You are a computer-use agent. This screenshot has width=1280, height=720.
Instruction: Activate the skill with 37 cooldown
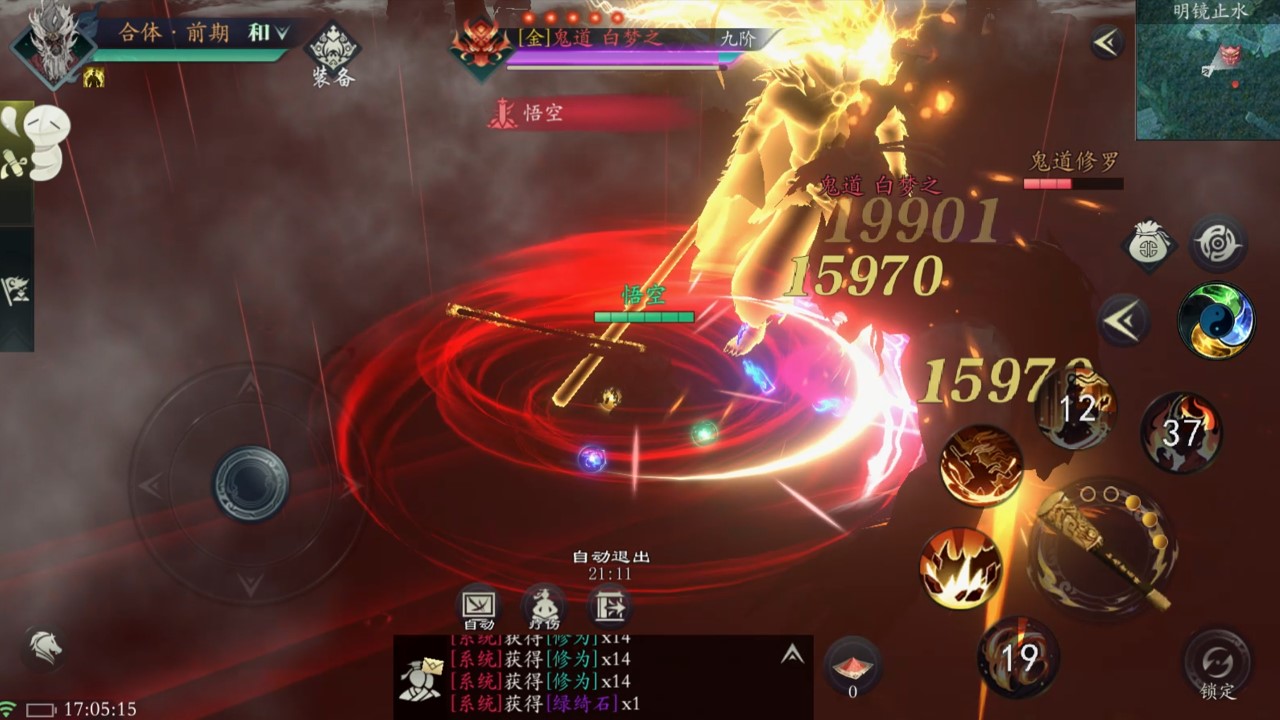1181,432
